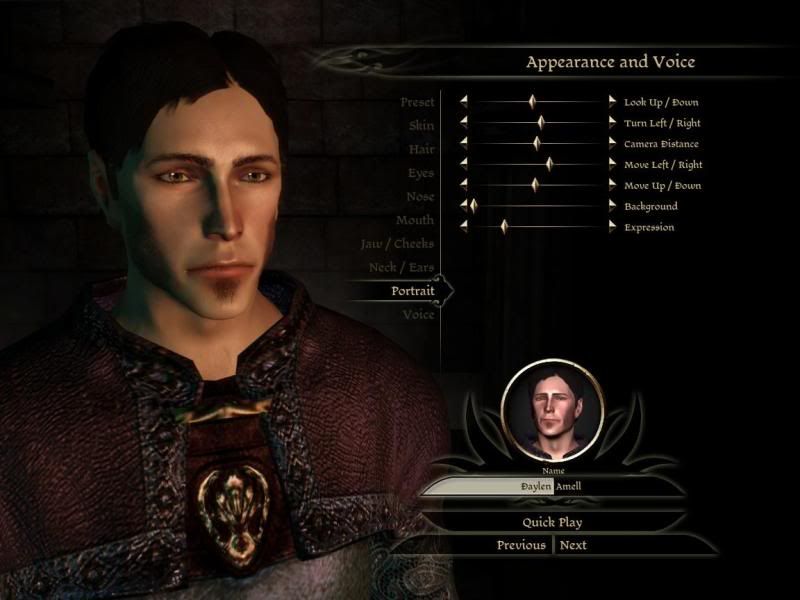Open the Eyes customization section
This screenshot has height=600, width=800.
click(x=420, y=173)
